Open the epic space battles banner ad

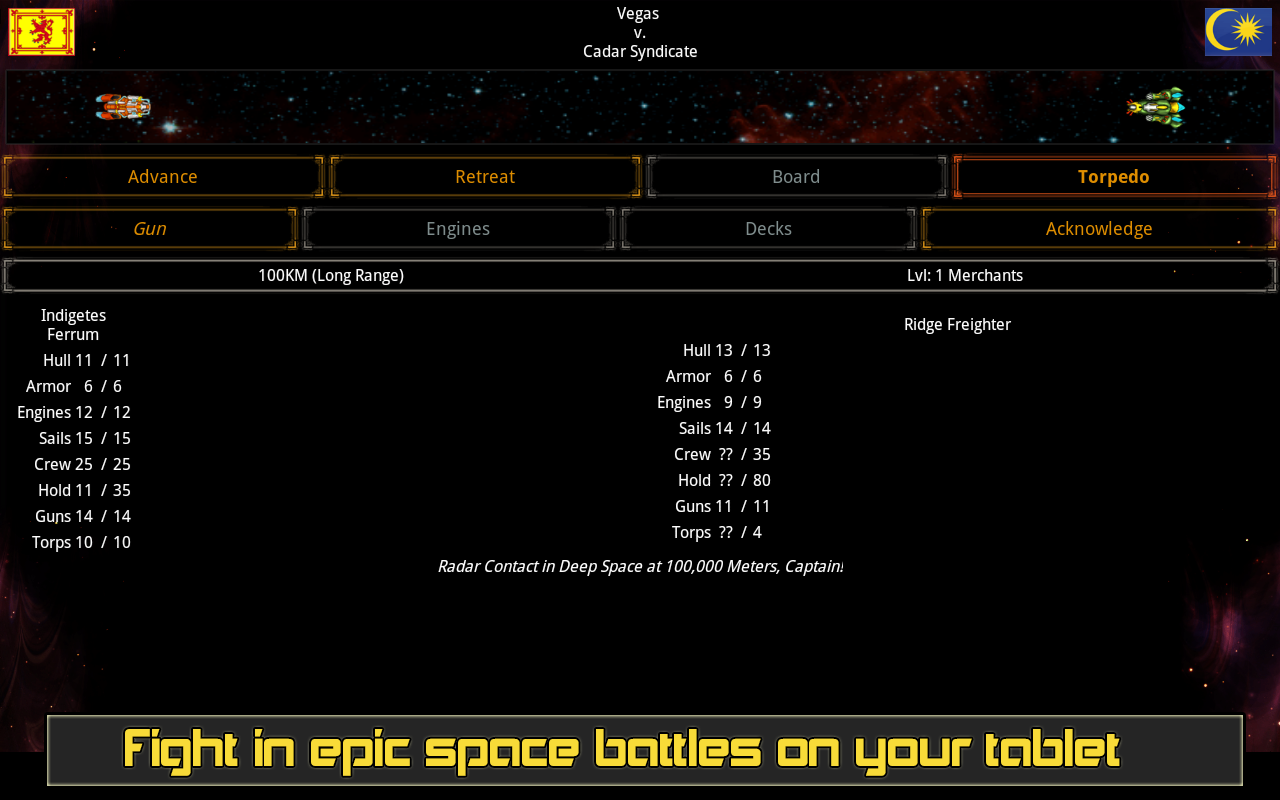[640, 750]
